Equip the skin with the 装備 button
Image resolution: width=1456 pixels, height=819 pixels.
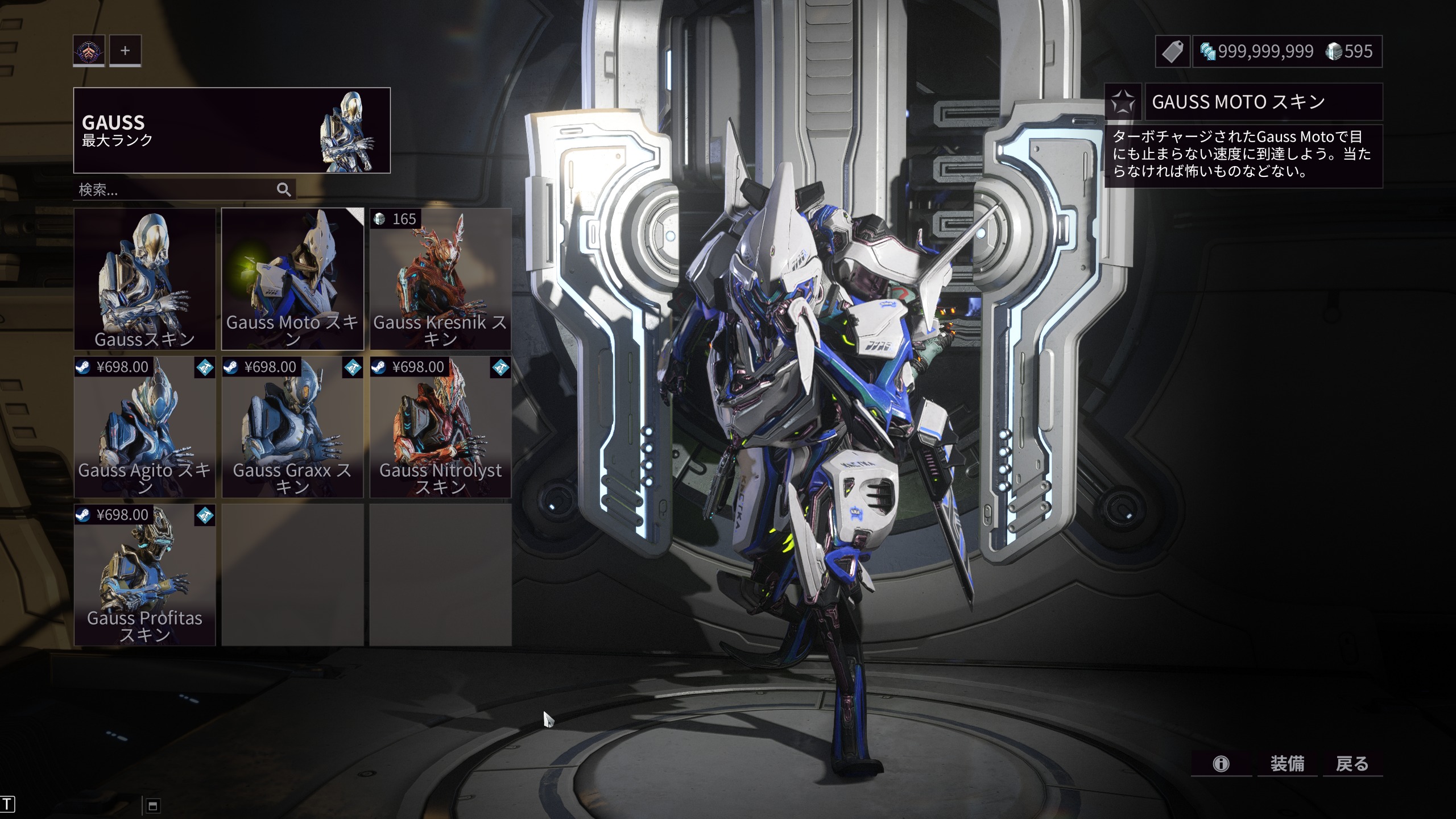pyautogui.click(x=1287, y=763)
